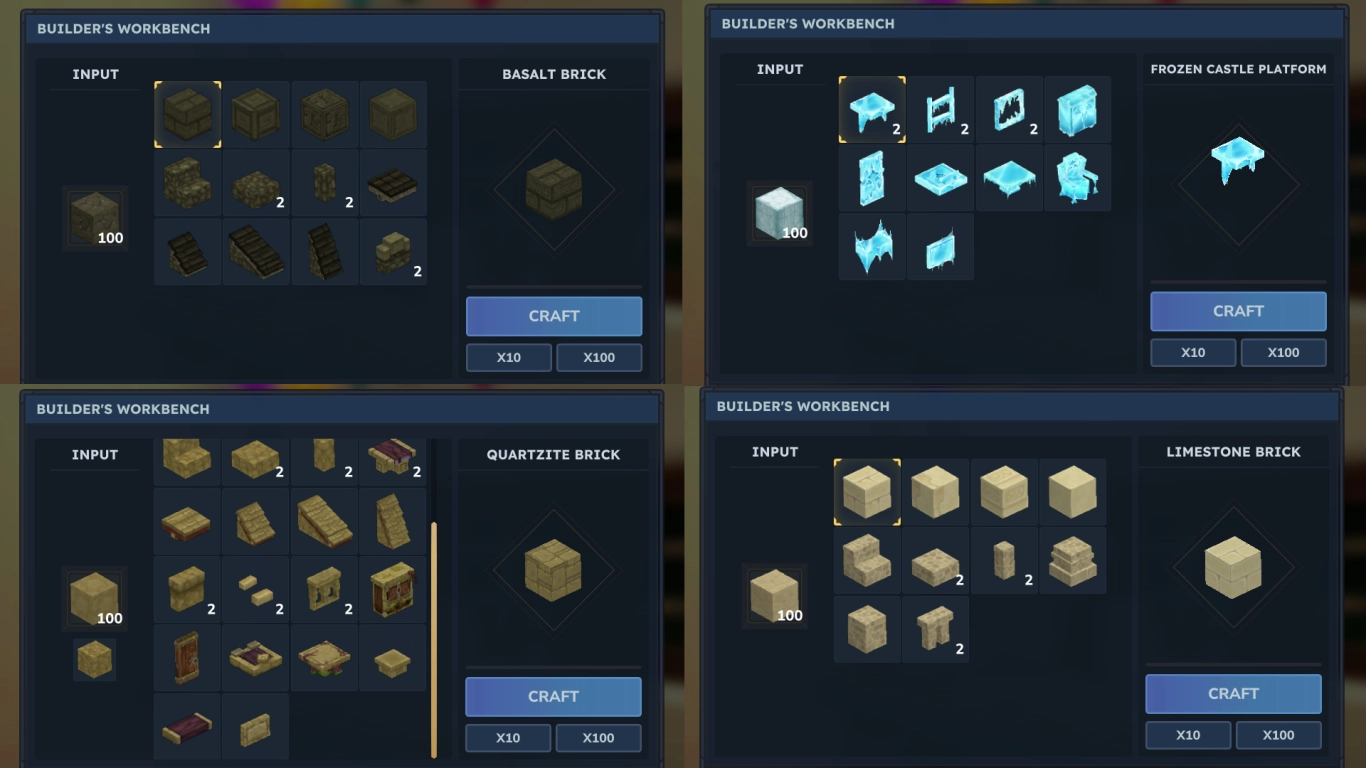
Task: Select the limestone pillar recipe
Action: click(1004, 560)
